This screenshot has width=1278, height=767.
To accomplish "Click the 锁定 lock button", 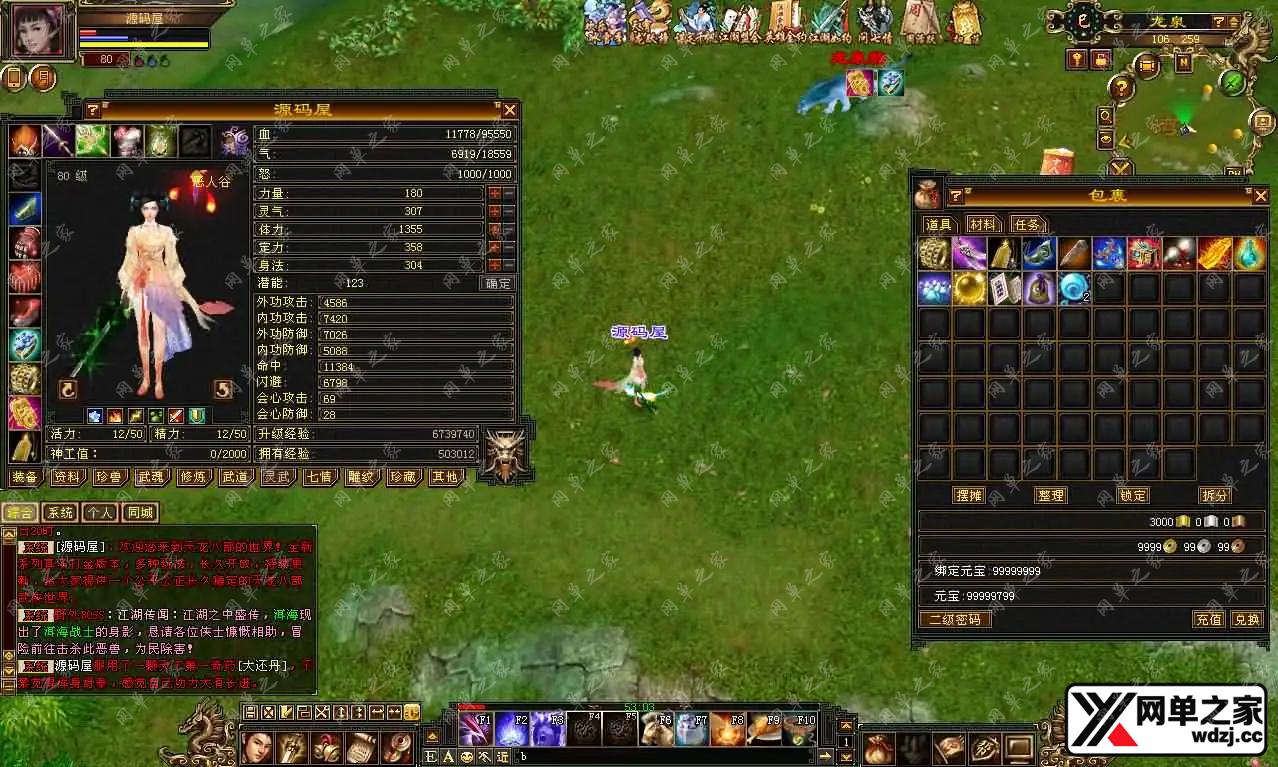I will 1133,495.
